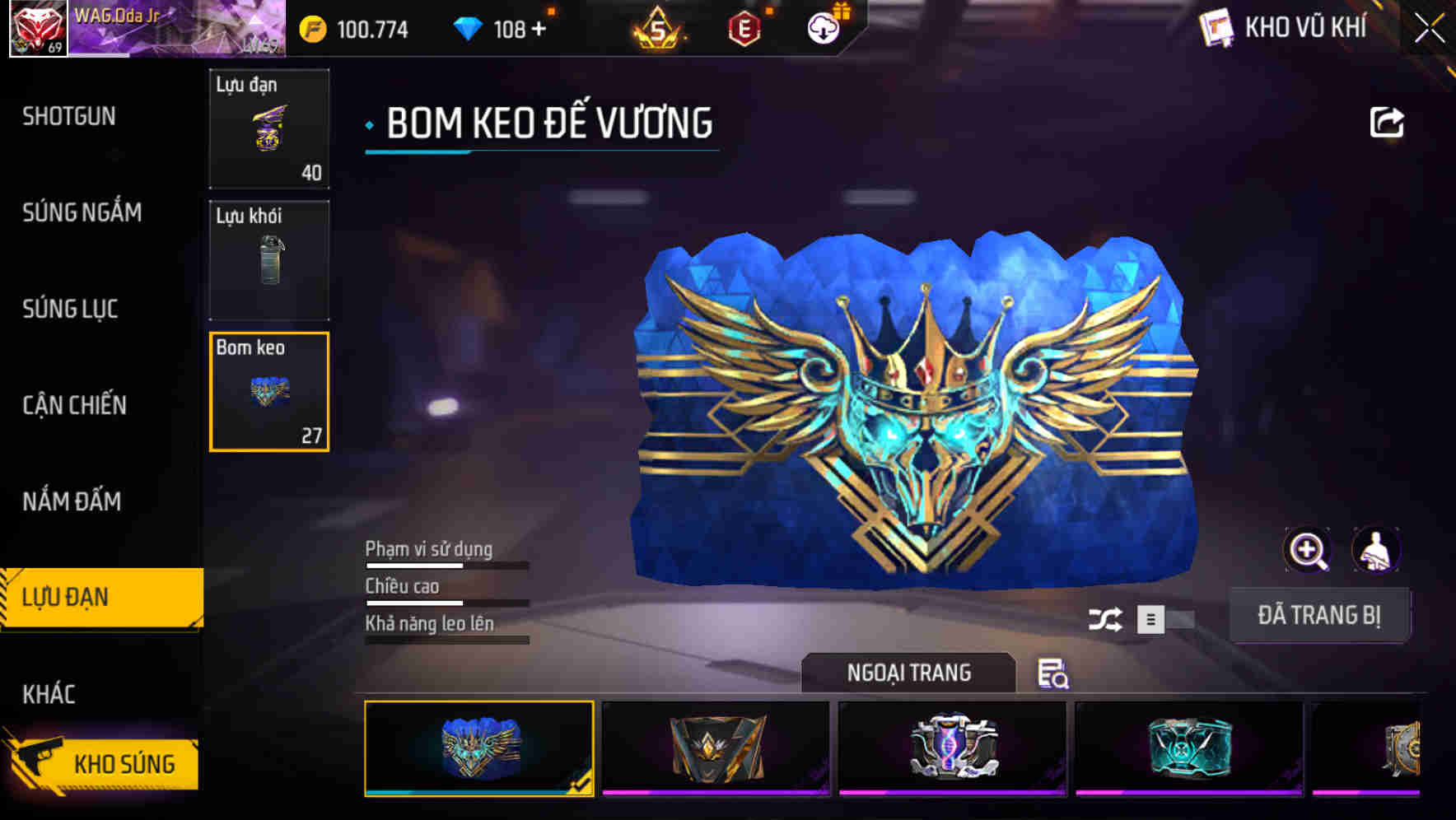Open the magnifier zoom preview icon

pos(1308,549)
